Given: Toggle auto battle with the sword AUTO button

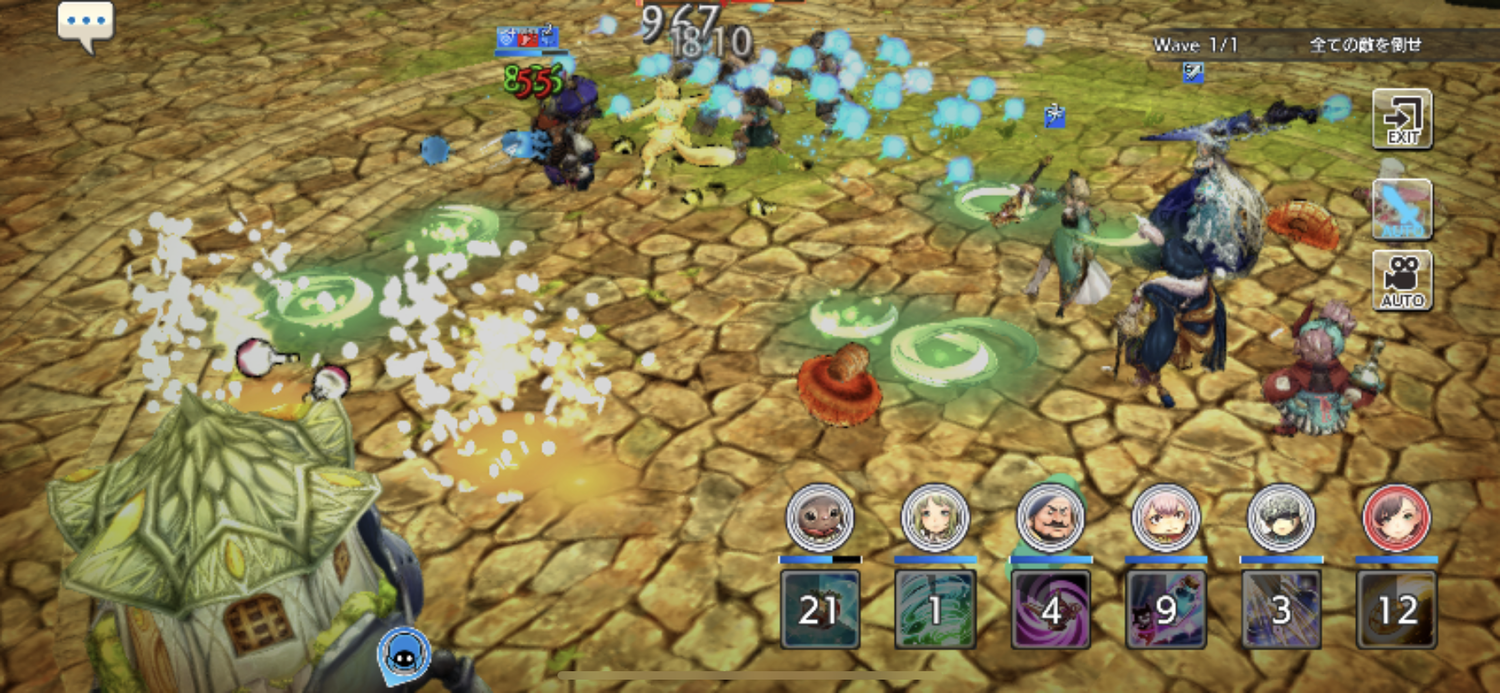Looking at the screenshot, I should pyautogui.click(x=1402, y=209).
